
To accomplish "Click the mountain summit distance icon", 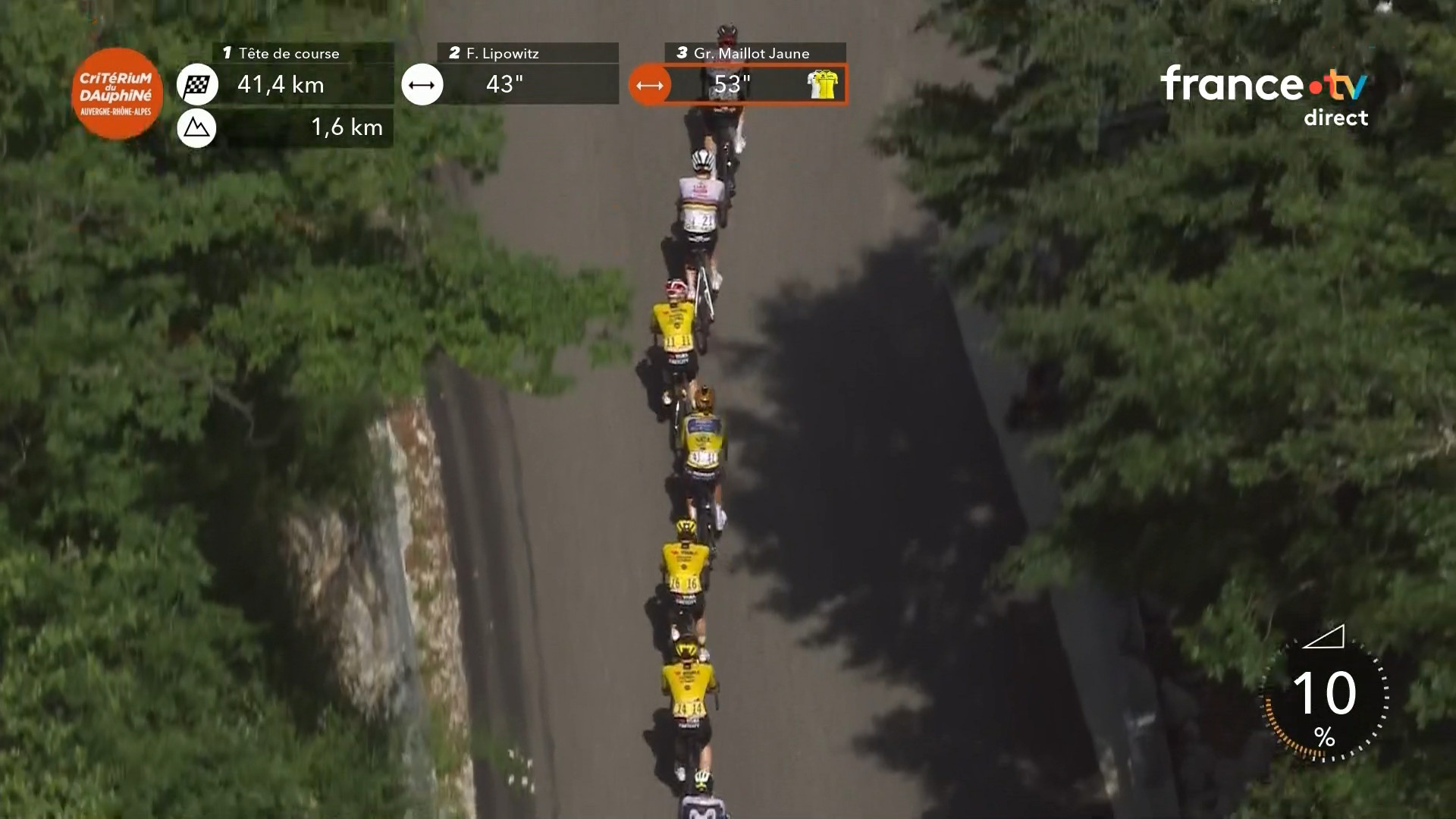I will (197, 128).
